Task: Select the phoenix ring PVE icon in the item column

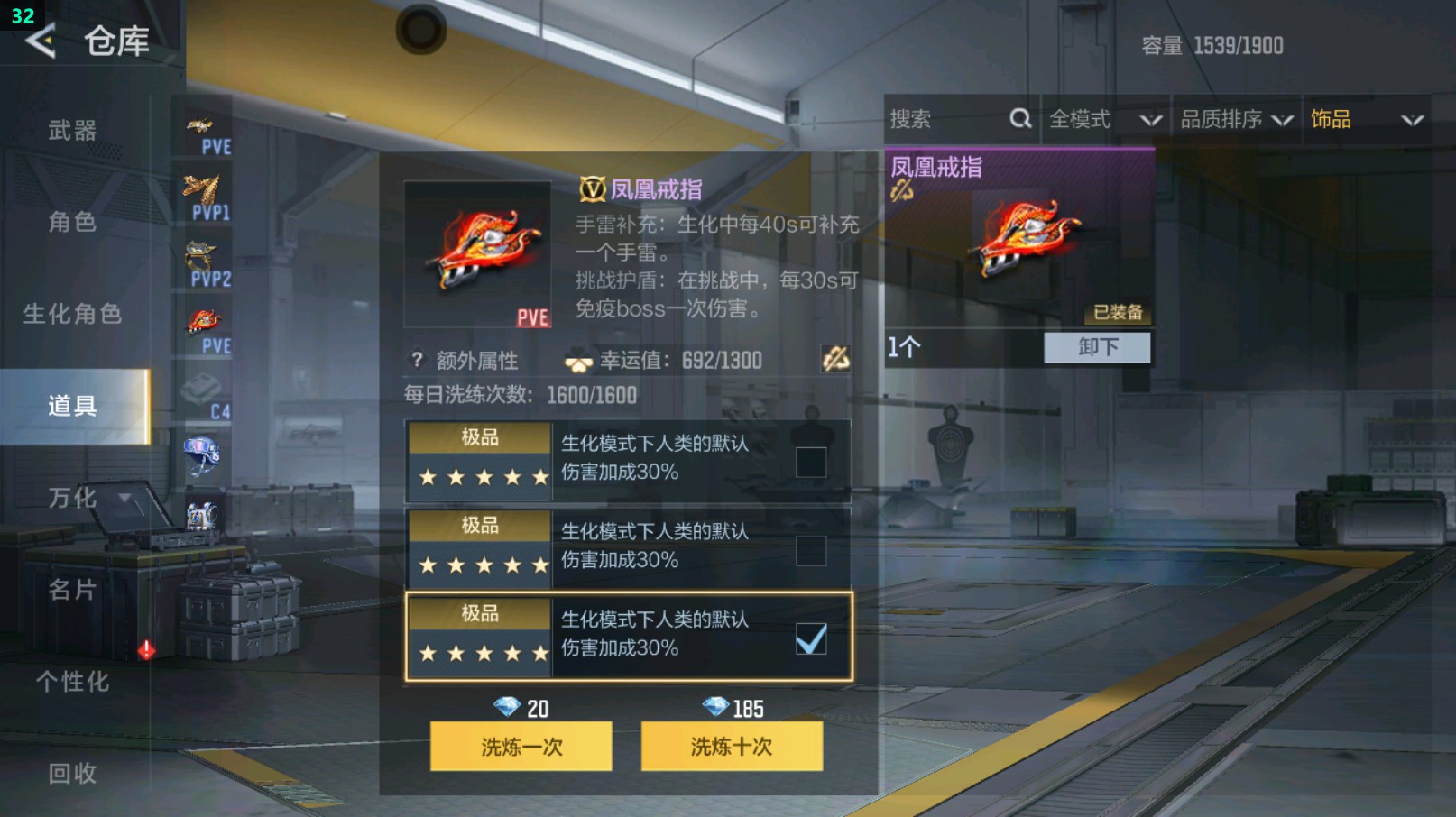Action: tap(203, 318)
